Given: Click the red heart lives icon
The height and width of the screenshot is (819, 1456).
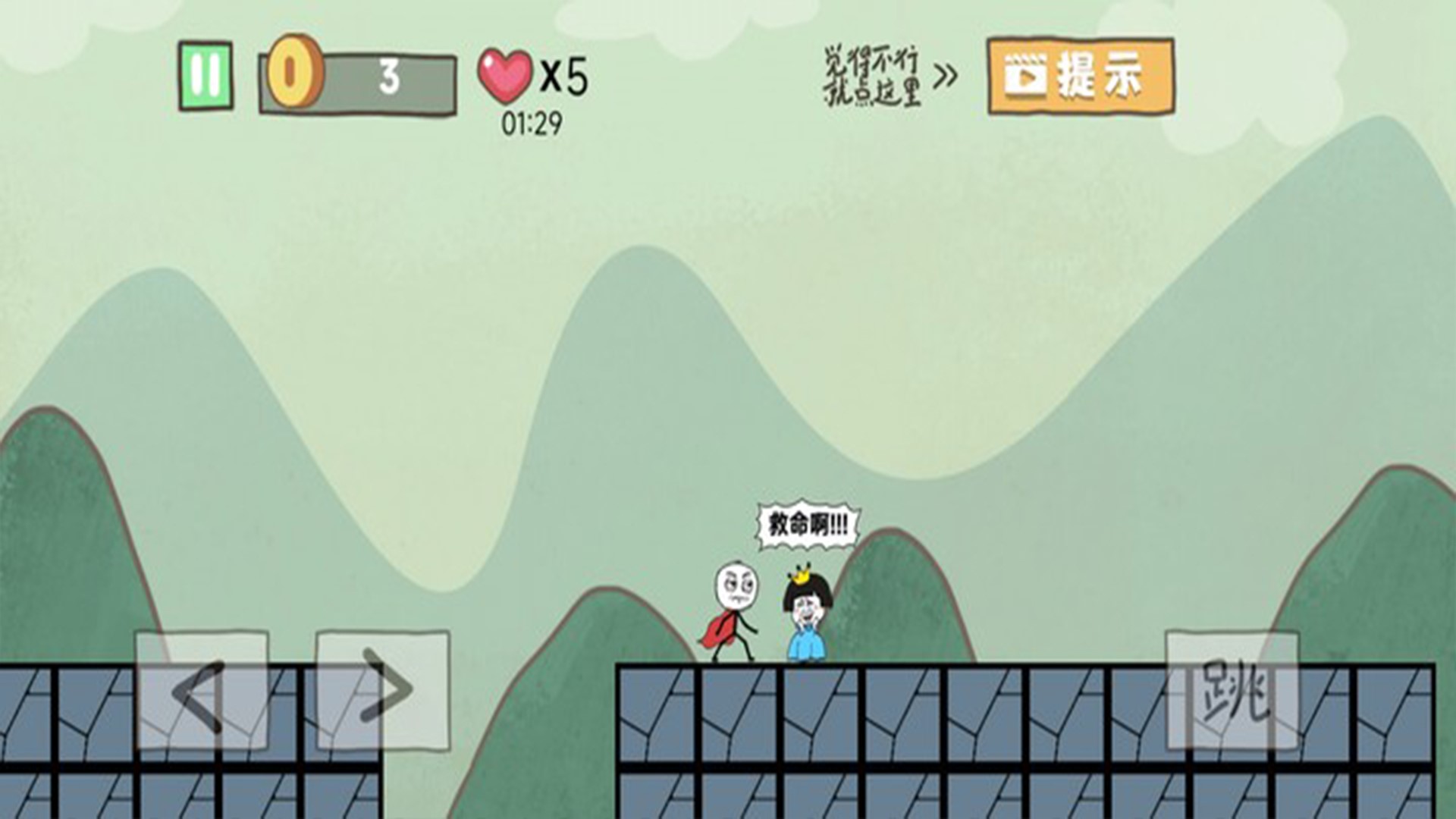Looking at the screenshot, I should (507, 76).
